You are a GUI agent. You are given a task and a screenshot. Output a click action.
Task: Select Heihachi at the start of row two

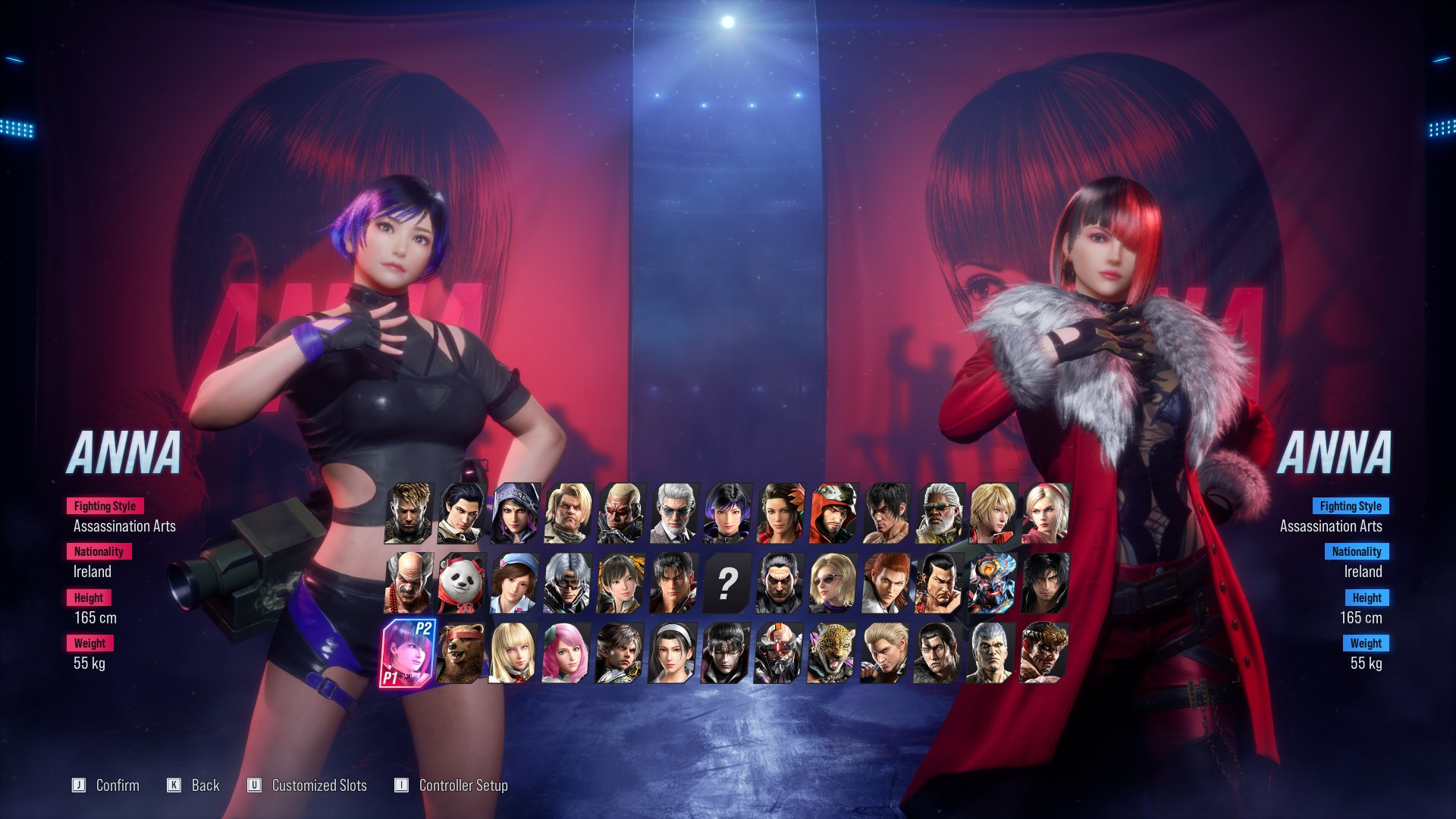click(408, 582)
